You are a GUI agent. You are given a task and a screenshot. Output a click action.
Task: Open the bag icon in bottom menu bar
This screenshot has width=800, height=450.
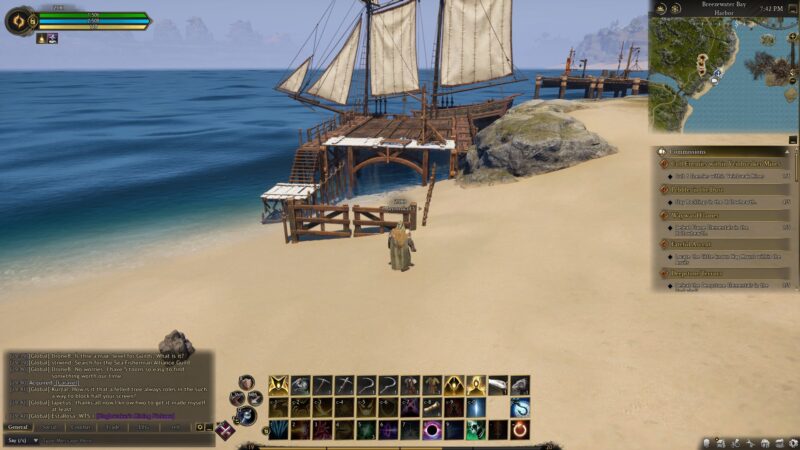(709, 442)
